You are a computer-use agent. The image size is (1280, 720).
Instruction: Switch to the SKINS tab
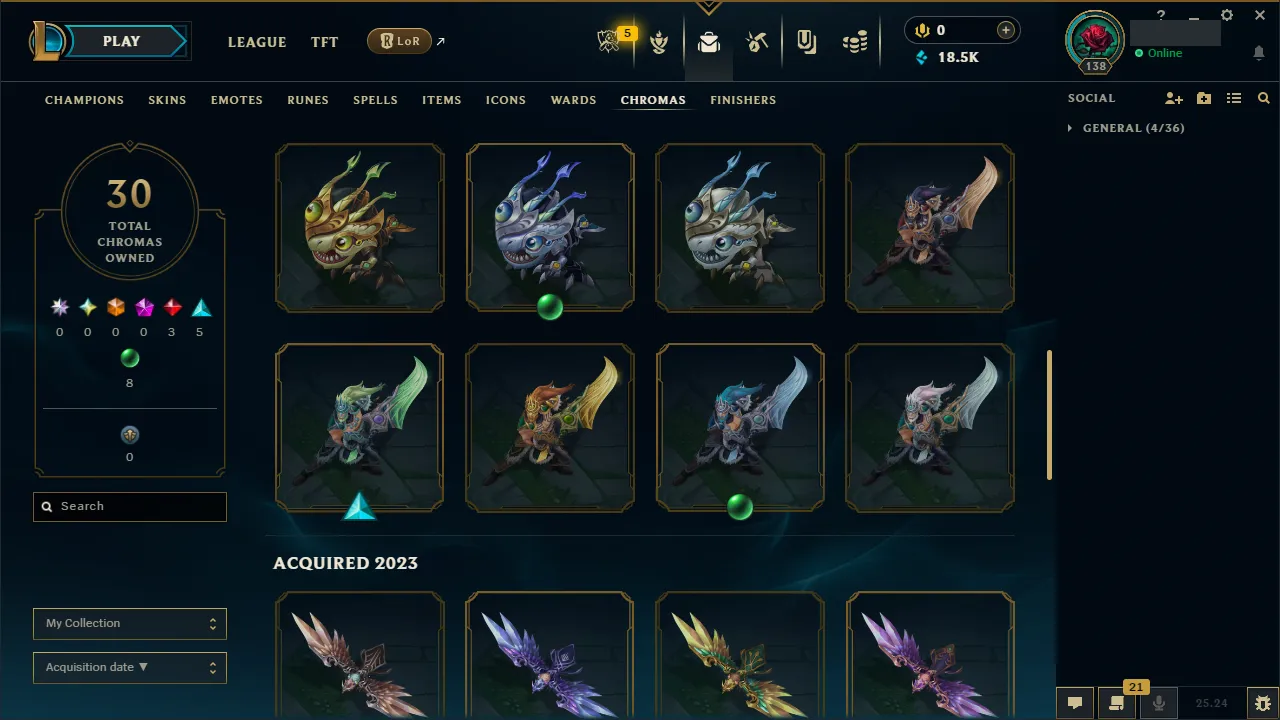click(167, 100)
